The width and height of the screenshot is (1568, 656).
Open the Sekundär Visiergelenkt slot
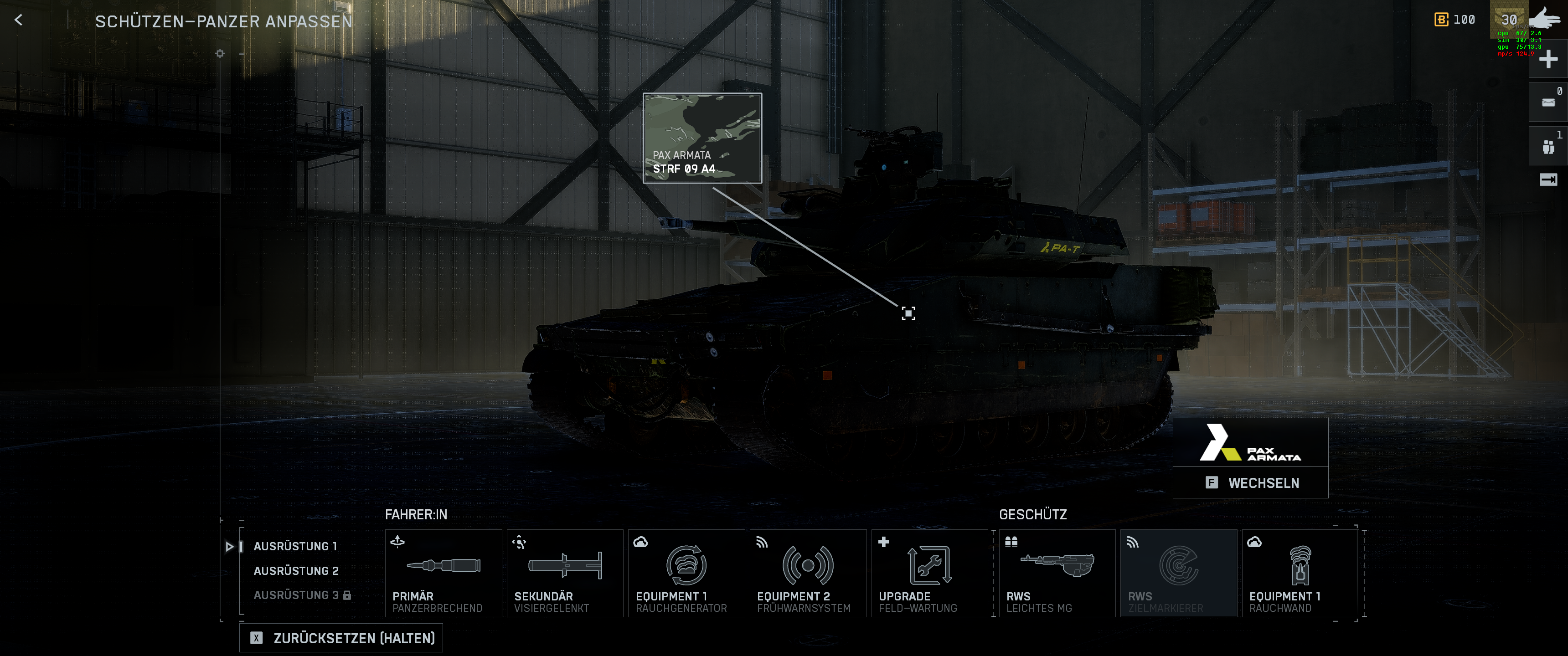click(x=564, y=573)
